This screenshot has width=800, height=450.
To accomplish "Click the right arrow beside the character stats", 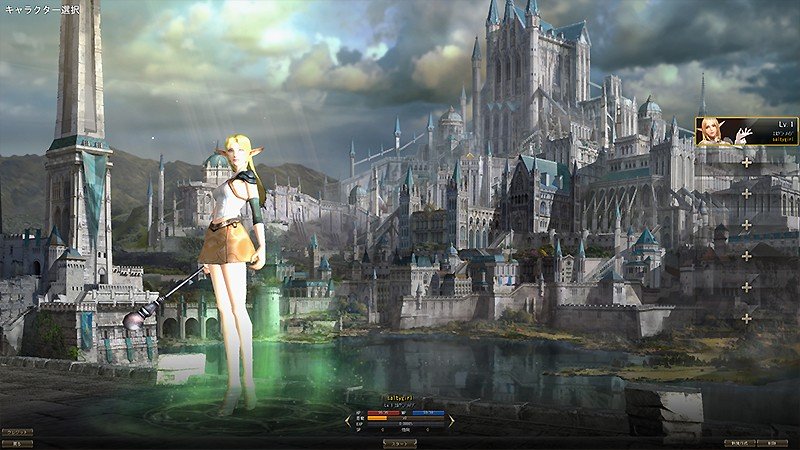I will 451,421.
